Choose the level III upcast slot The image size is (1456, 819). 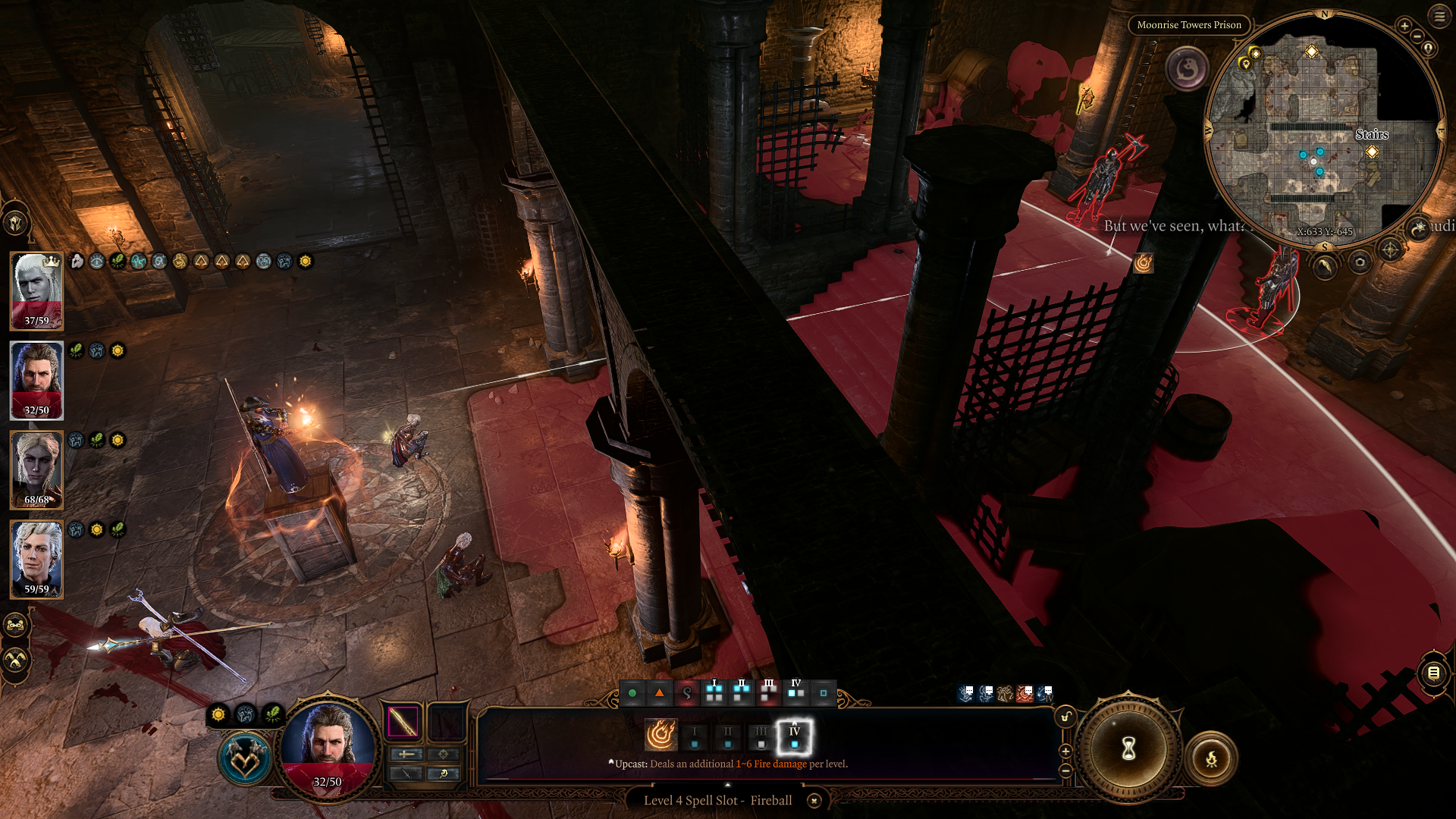(x=761, y=736)
